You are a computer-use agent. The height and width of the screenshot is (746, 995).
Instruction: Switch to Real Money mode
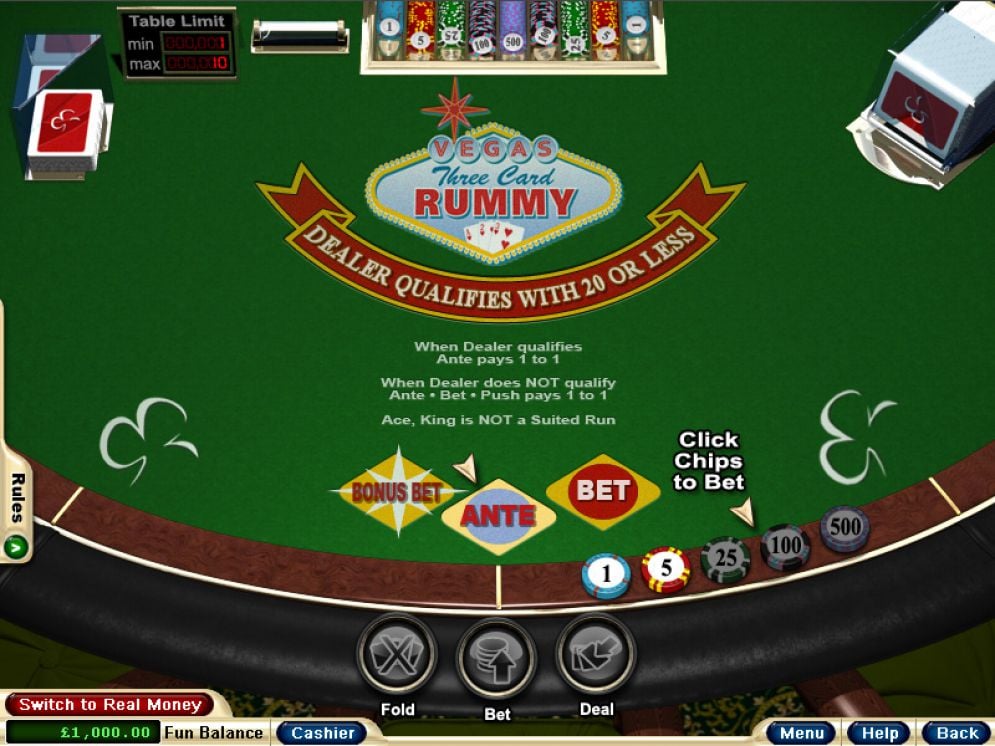(x=109, y=705)
